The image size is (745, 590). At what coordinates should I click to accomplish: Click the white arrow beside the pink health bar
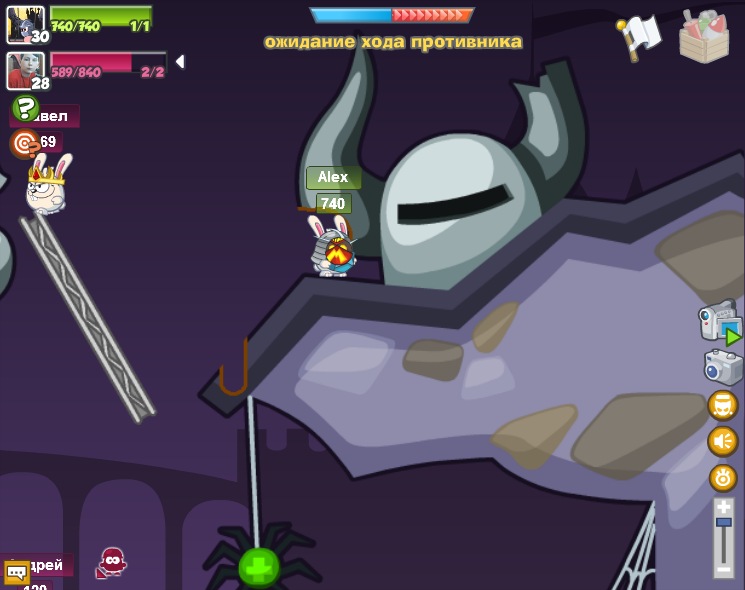tap(180, 62)
